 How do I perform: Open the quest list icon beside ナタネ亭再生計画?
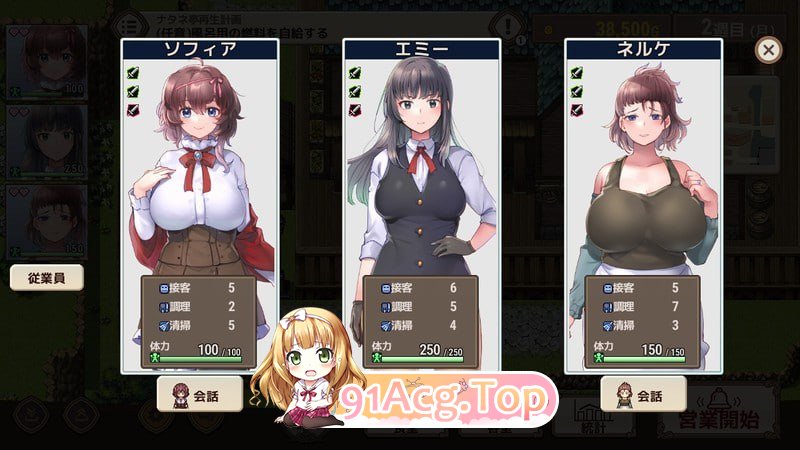pos(128,25)
